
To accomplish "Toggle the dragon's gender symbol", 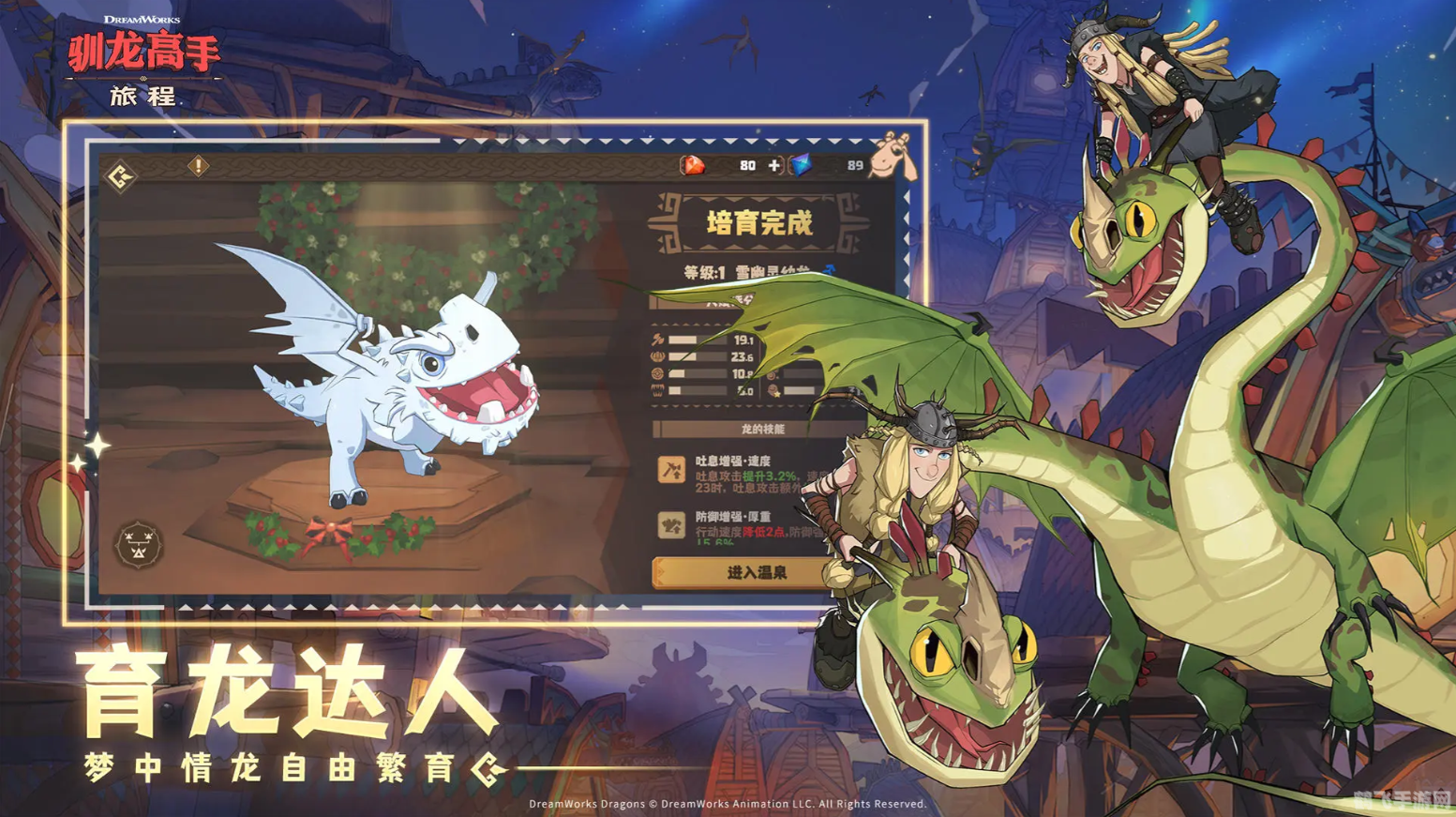I will pos(831,267).
